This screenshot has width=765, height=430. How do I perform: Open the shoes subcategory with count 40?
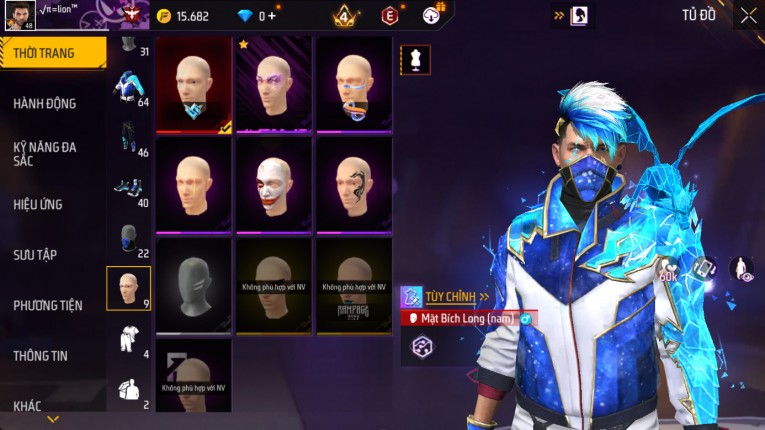[x=128, y=188]
